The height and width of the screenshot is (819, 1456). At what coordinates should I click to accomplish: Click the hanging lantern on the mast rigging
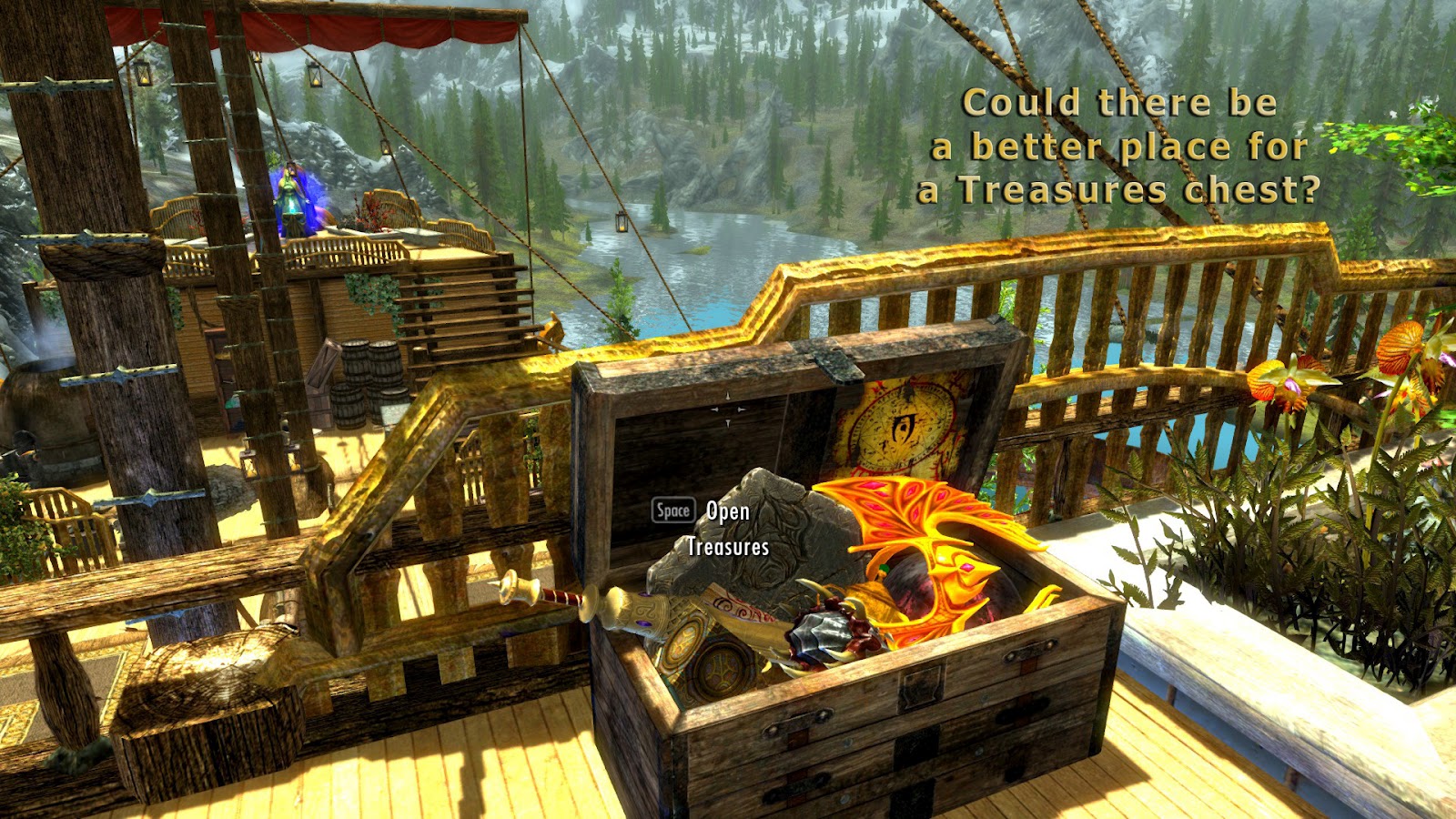(x=623, y=221)
